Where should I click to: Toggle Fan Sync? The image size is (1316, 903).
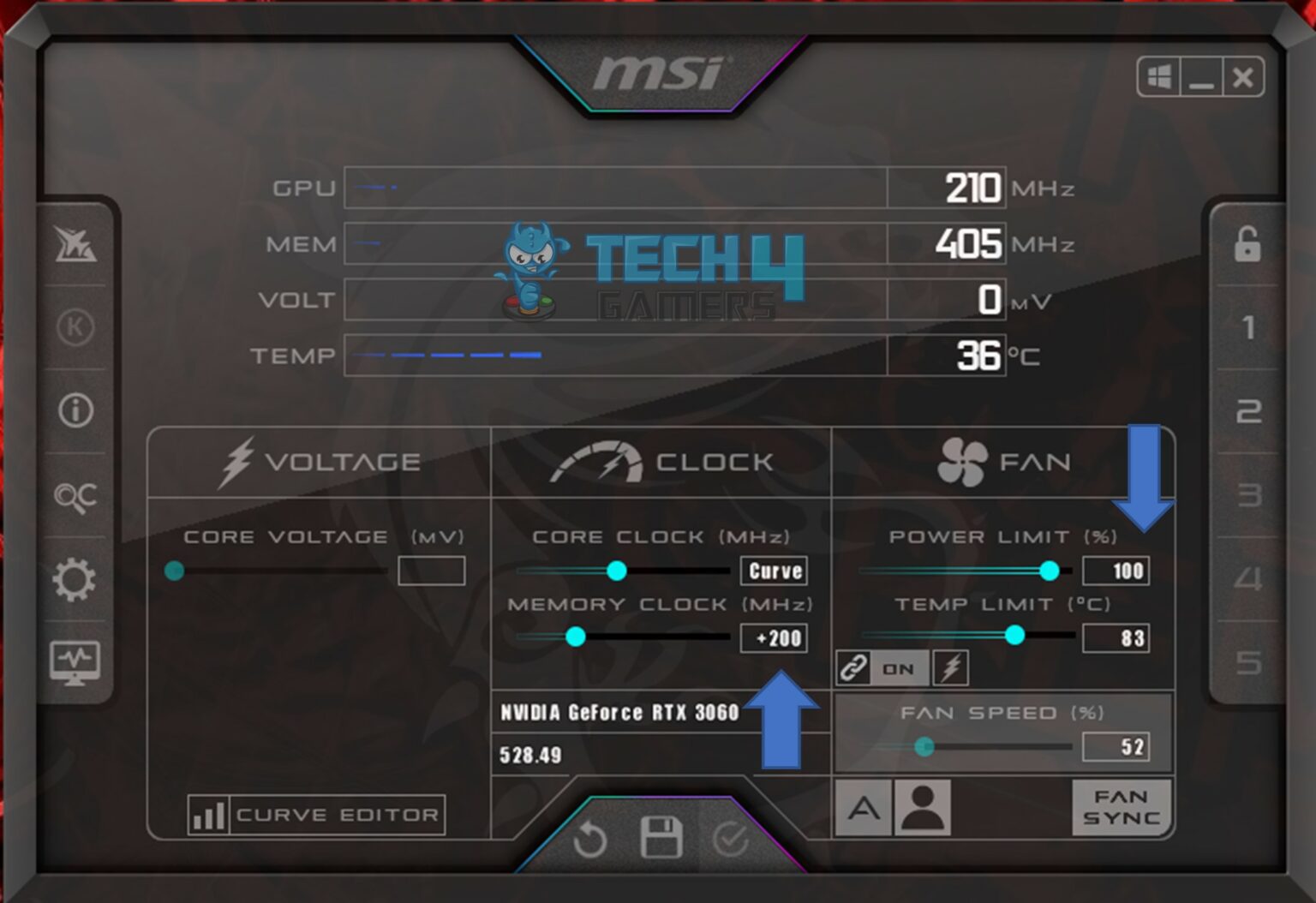1122,806
